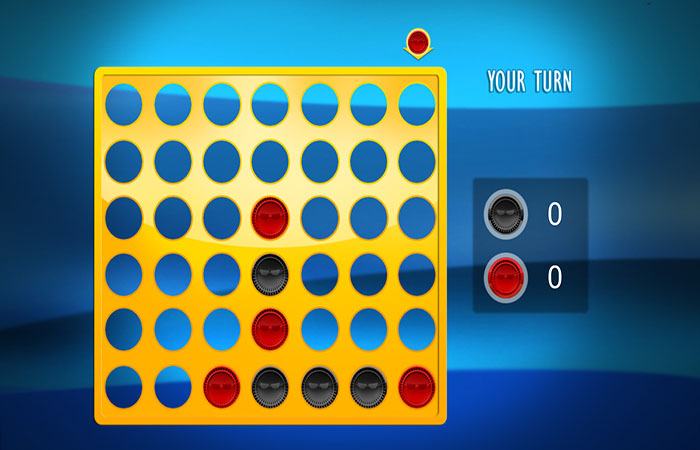Select the empty slot in the board's bottom-left corner
This screenshot has height=450, width=700.
pyautogui.click(x=123, y=387)
